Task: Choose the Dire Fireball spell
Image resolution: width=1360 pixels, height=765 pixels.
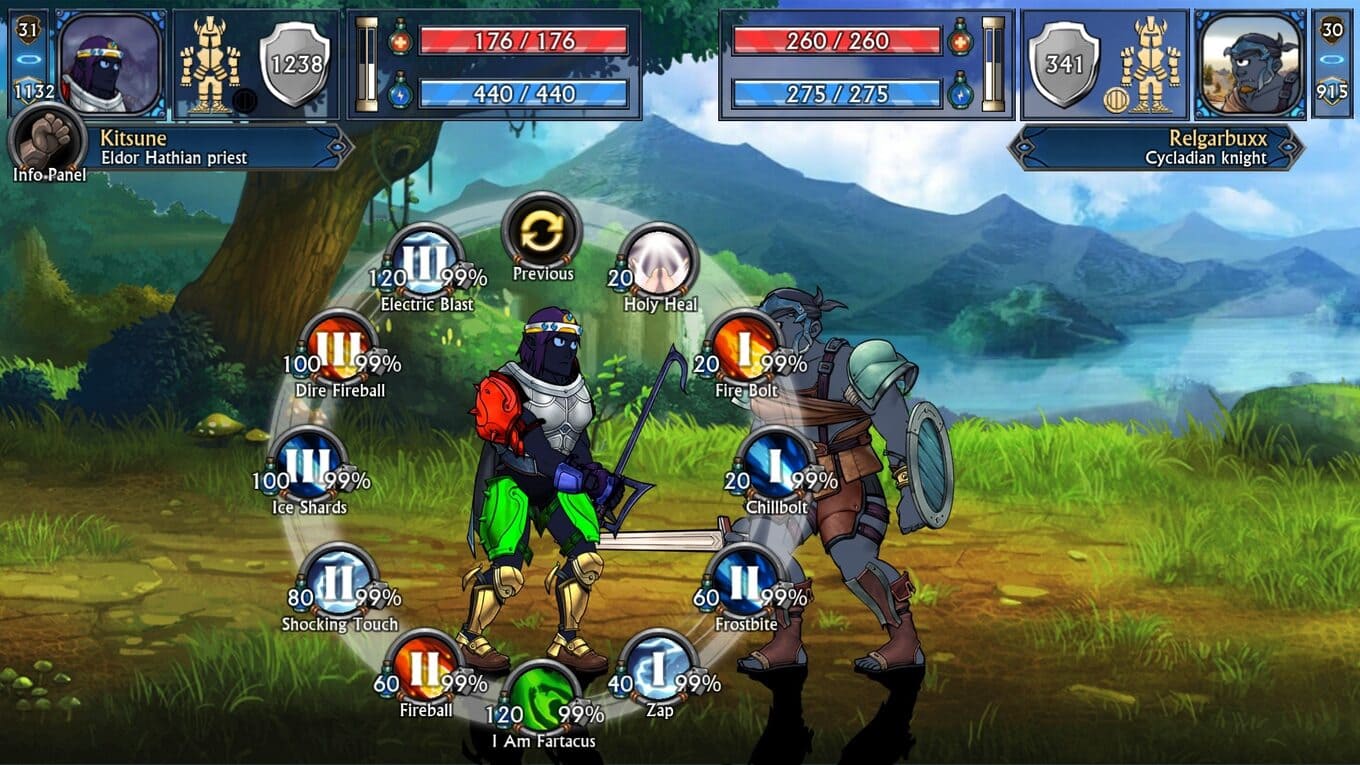Action: 339,348
